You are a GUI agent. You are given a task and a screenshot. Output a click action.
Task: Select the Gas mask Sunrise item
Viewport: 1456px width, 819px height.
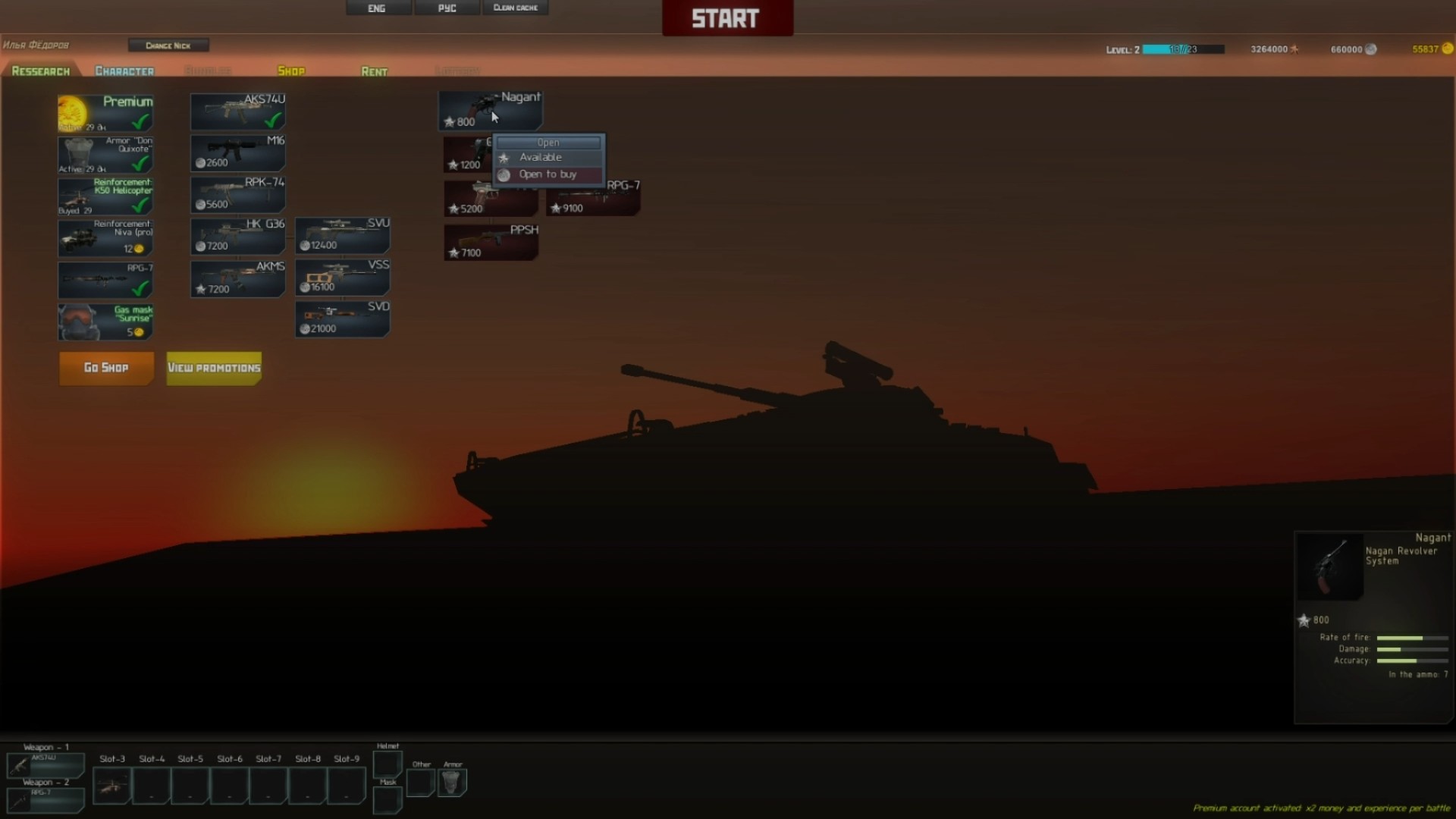tap(106, 322)
